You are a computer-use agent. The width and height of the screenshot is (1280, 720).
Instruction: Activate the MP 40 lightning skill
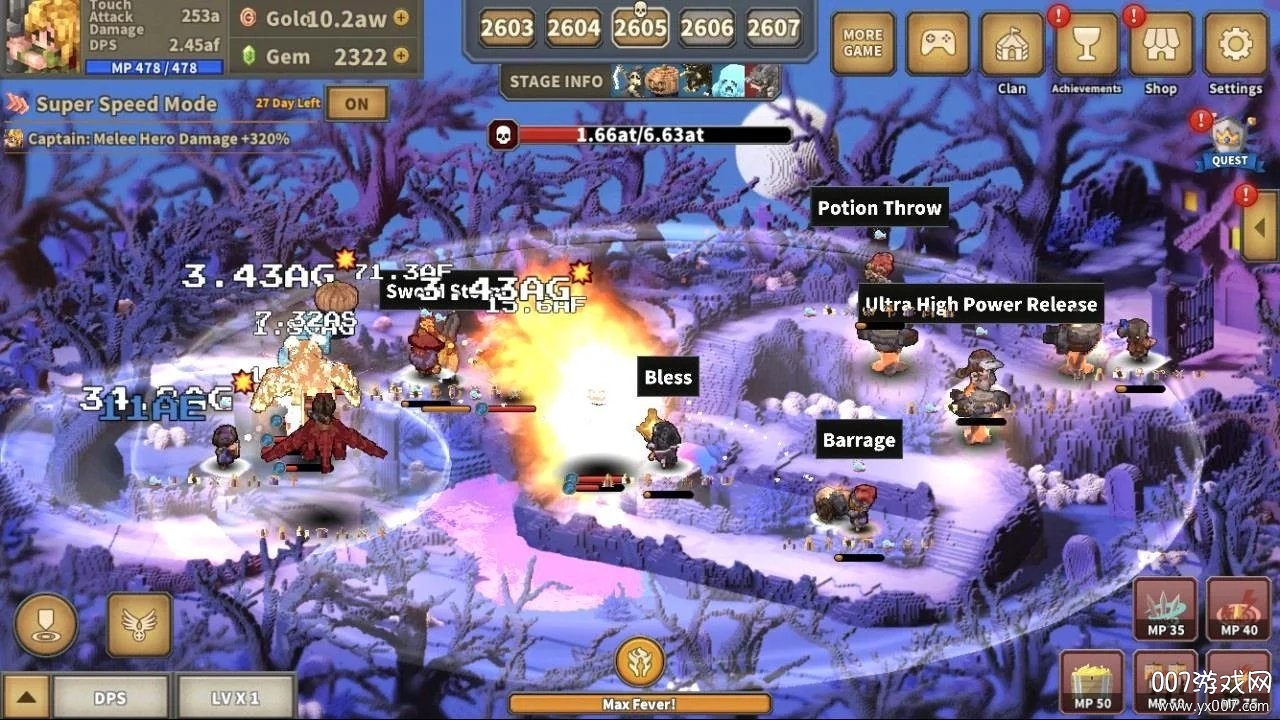(x=1237, y=610)
